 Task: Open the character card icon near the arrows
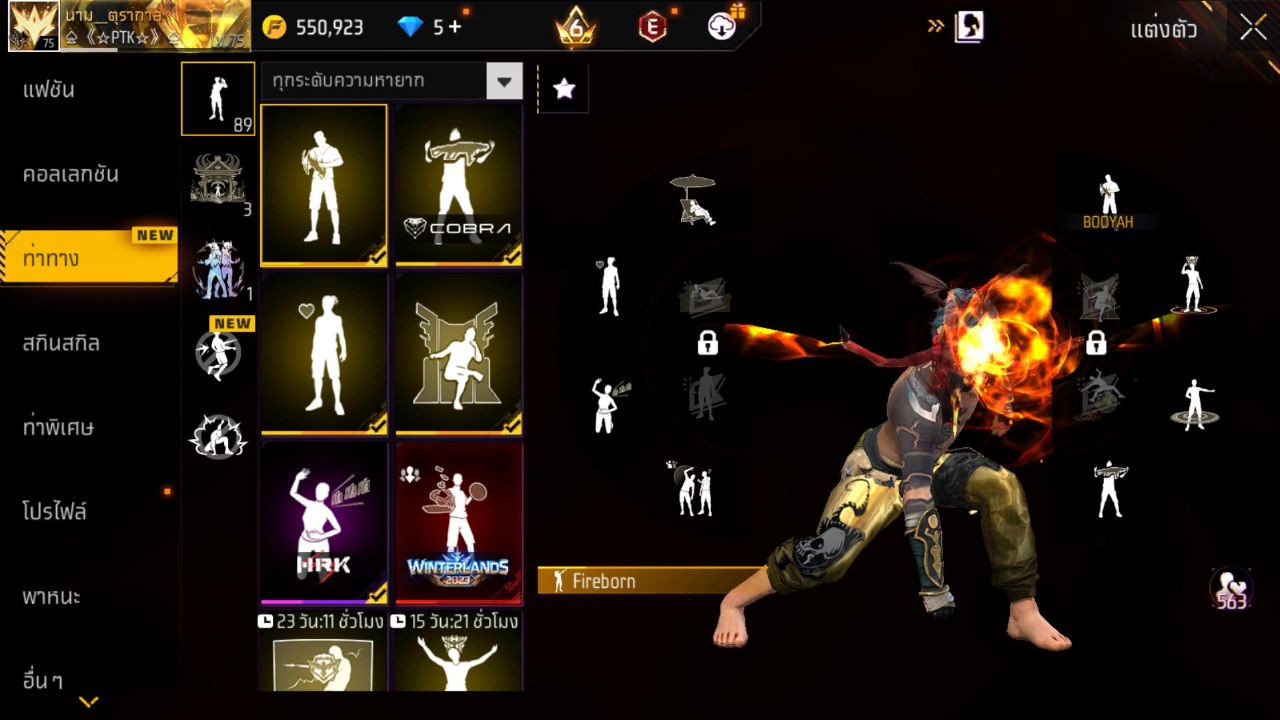966,26
